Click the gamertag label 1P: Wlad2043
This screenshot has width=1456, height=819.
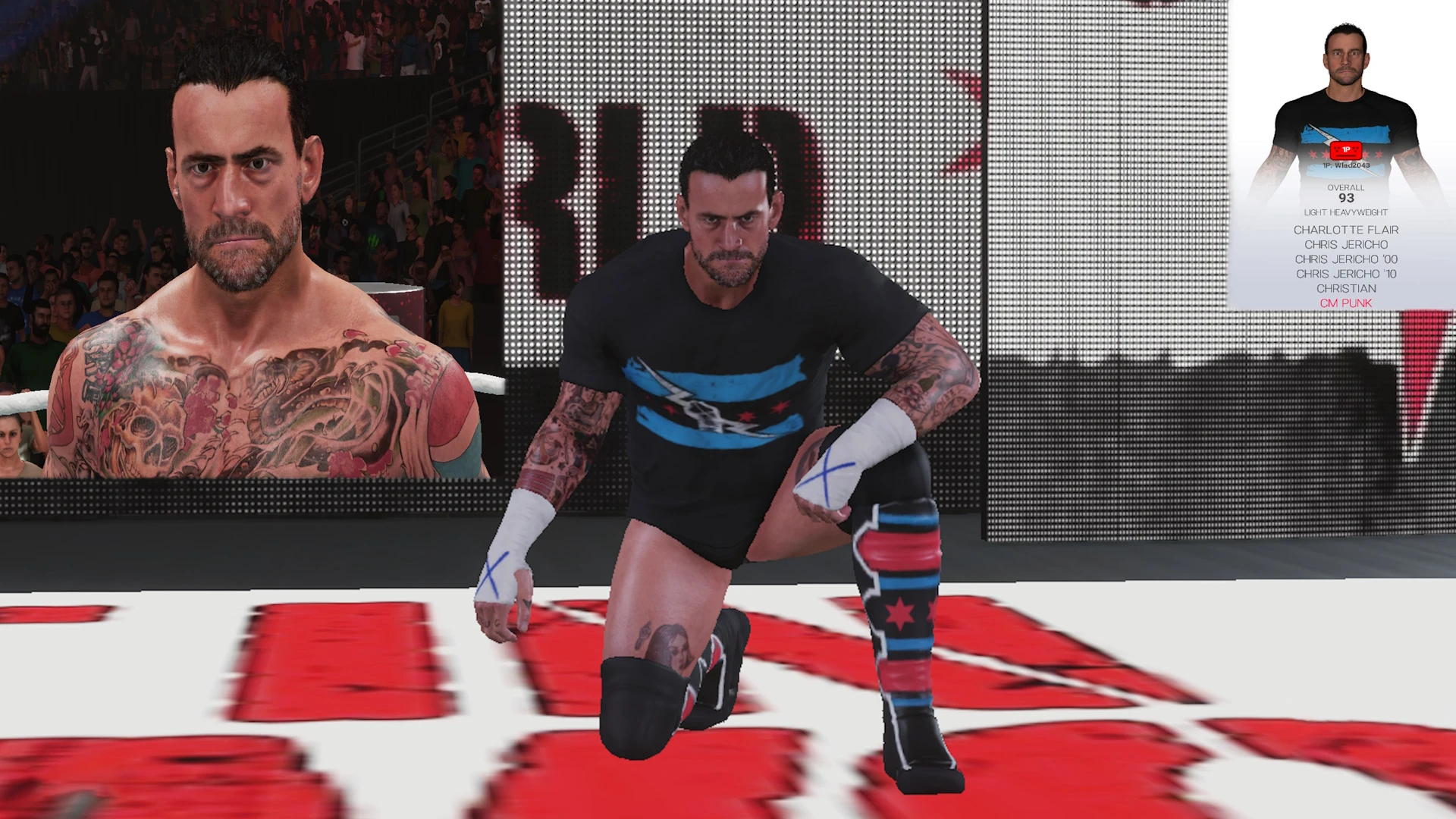click(1347, 165)
